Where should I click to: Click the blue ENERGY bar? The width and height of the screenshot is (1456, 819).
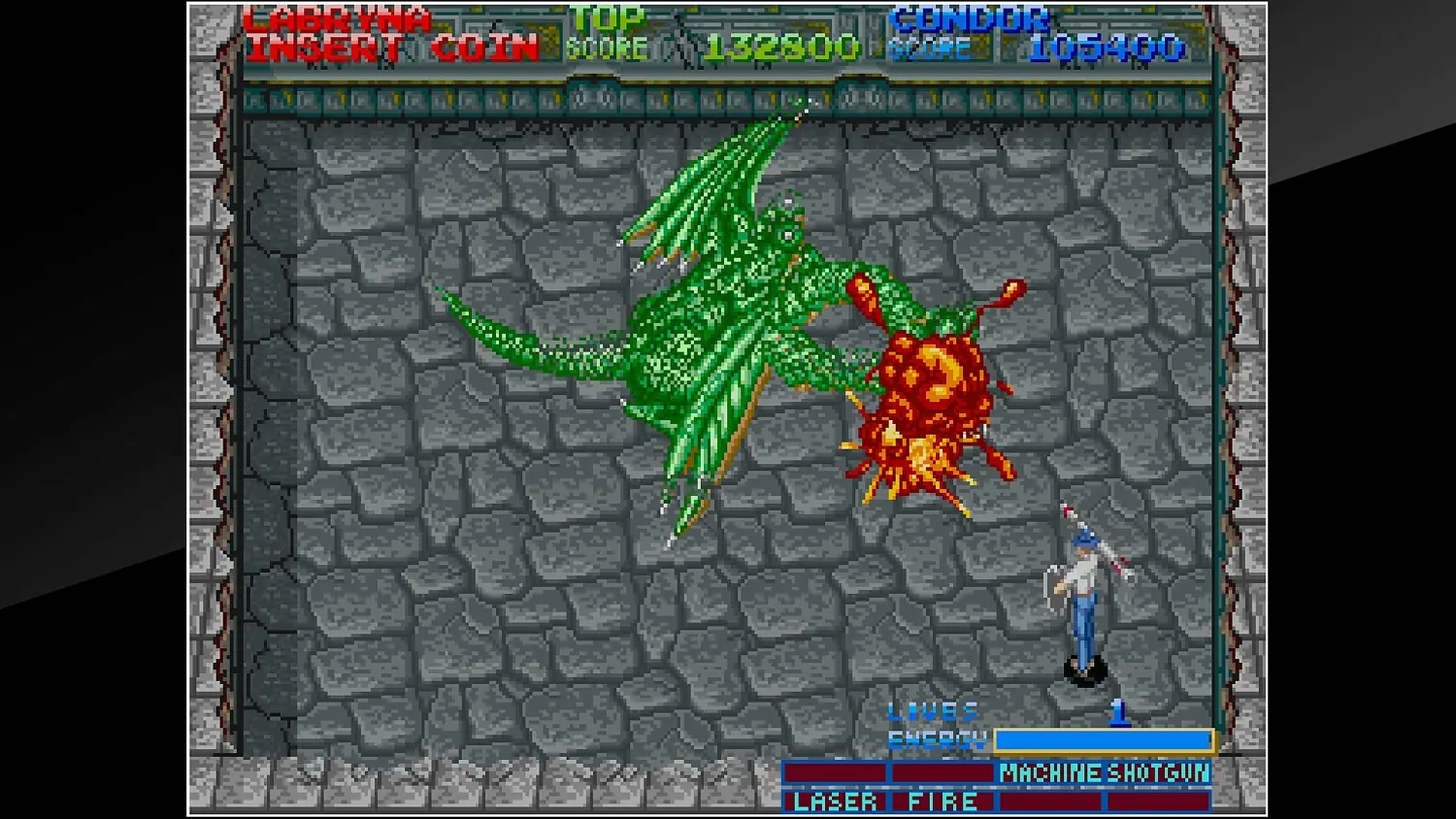click(x=1102, y=739)
